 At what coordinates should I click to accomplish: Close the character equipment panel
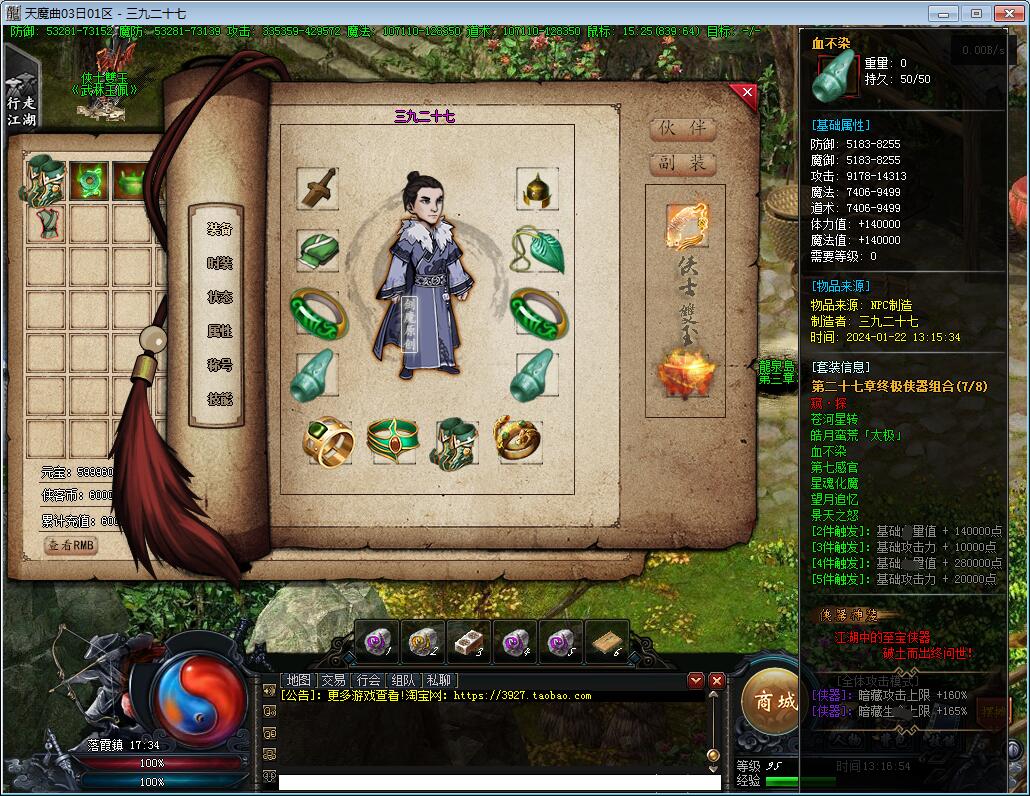click(x=744, y=96)
